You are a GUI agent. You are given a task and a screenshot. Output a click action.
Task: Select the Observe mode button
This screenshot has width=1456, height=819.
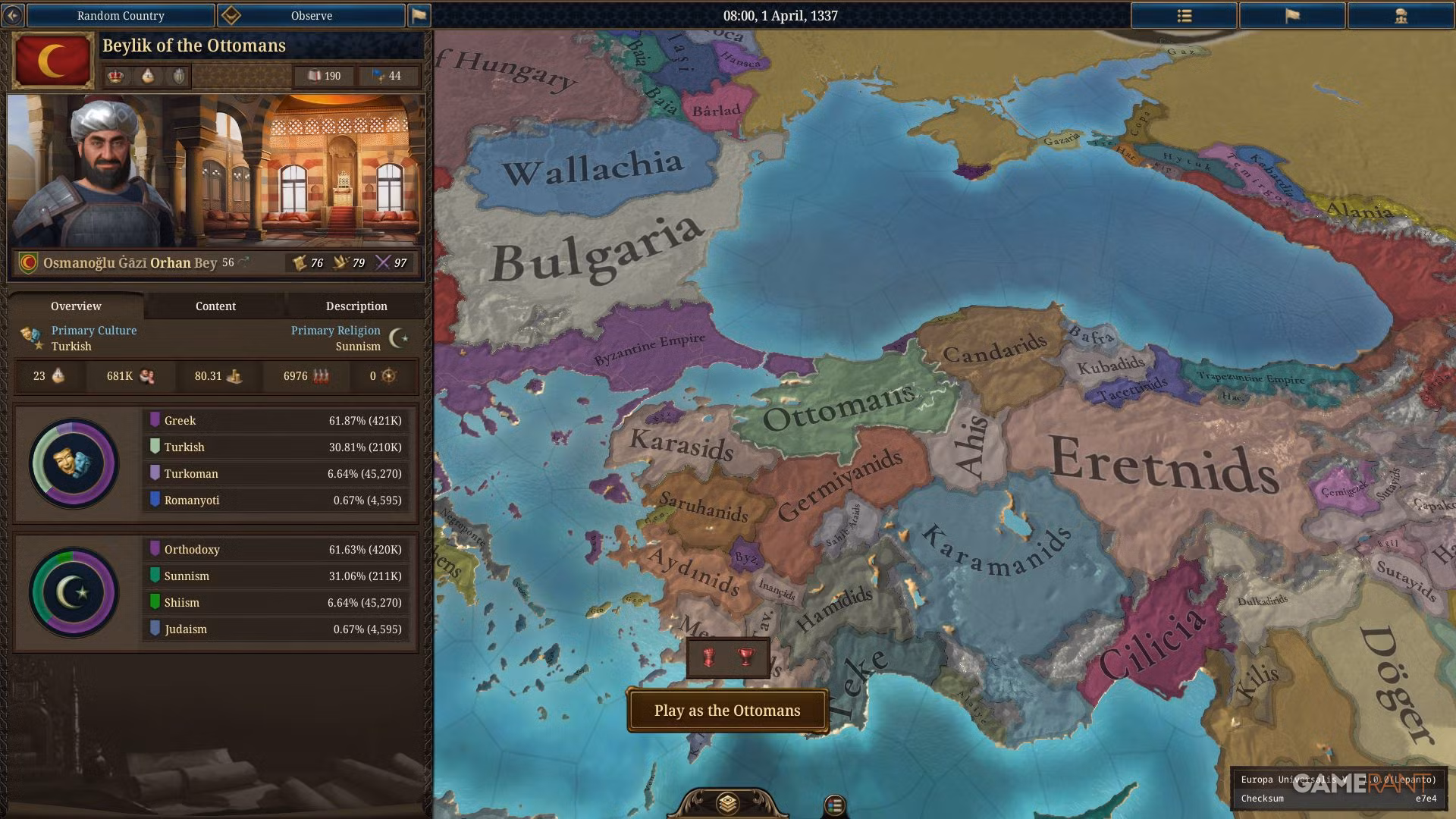(x=311, y=15)
